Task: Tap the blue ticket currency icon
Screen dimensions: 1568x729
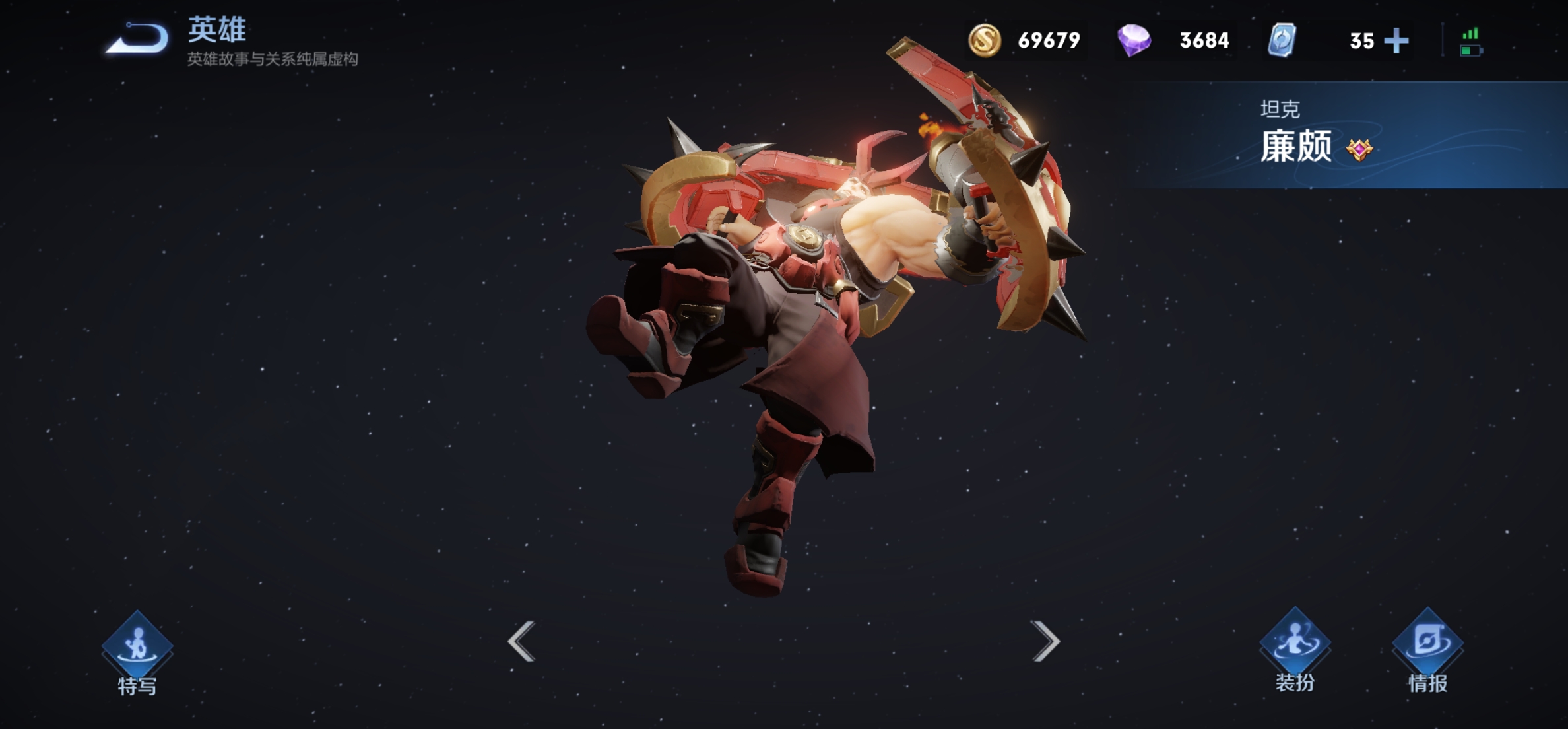Action: (1282, 40)
